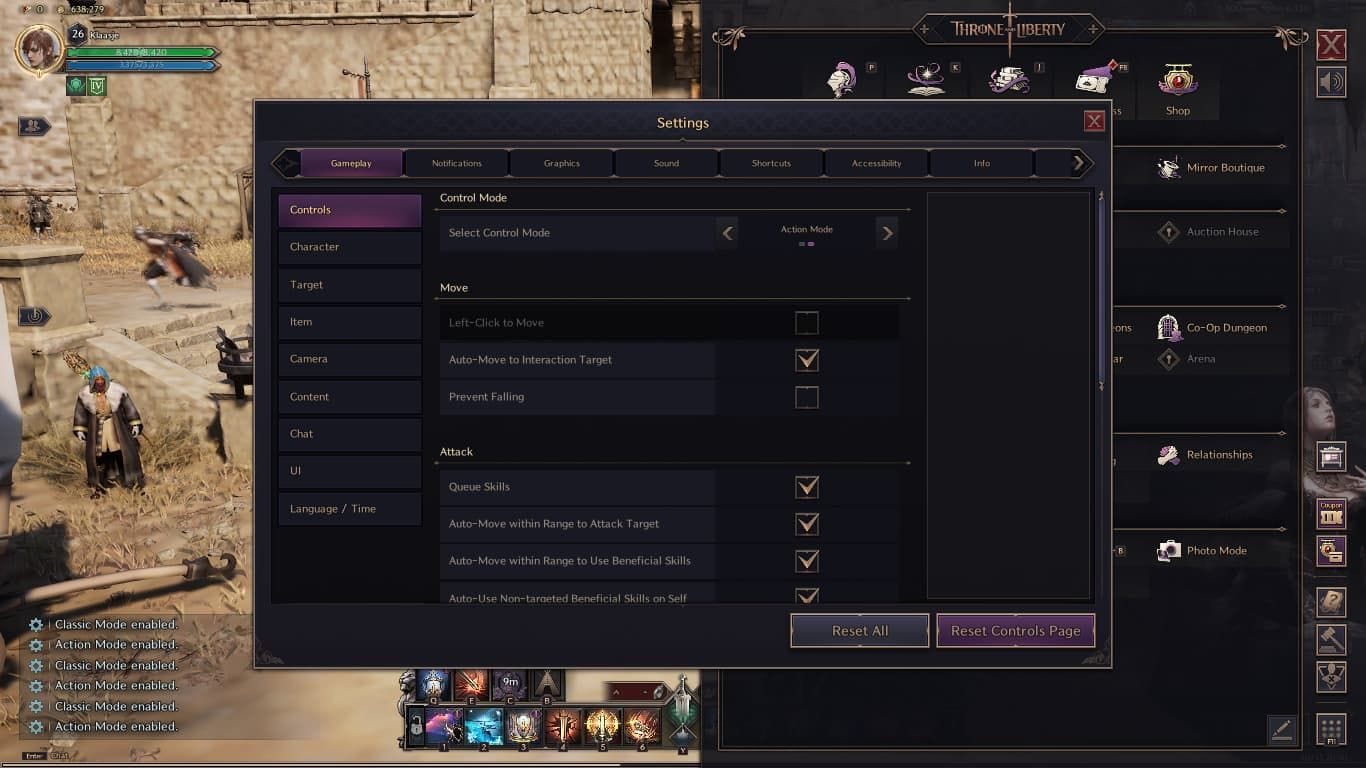Open the character menu with the P hotkey icon
The image size is (1366, 768).
coord(843,80)
